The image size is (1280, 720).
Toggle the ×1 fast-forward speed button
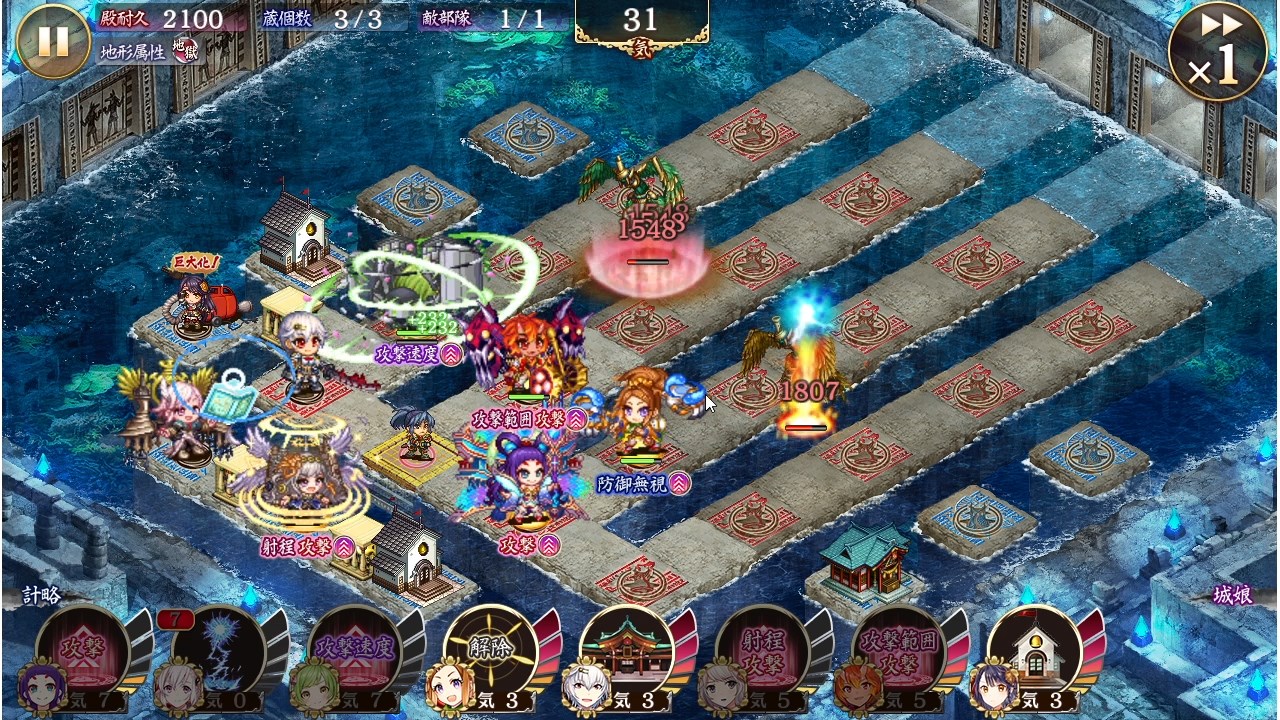point(1217,50)
